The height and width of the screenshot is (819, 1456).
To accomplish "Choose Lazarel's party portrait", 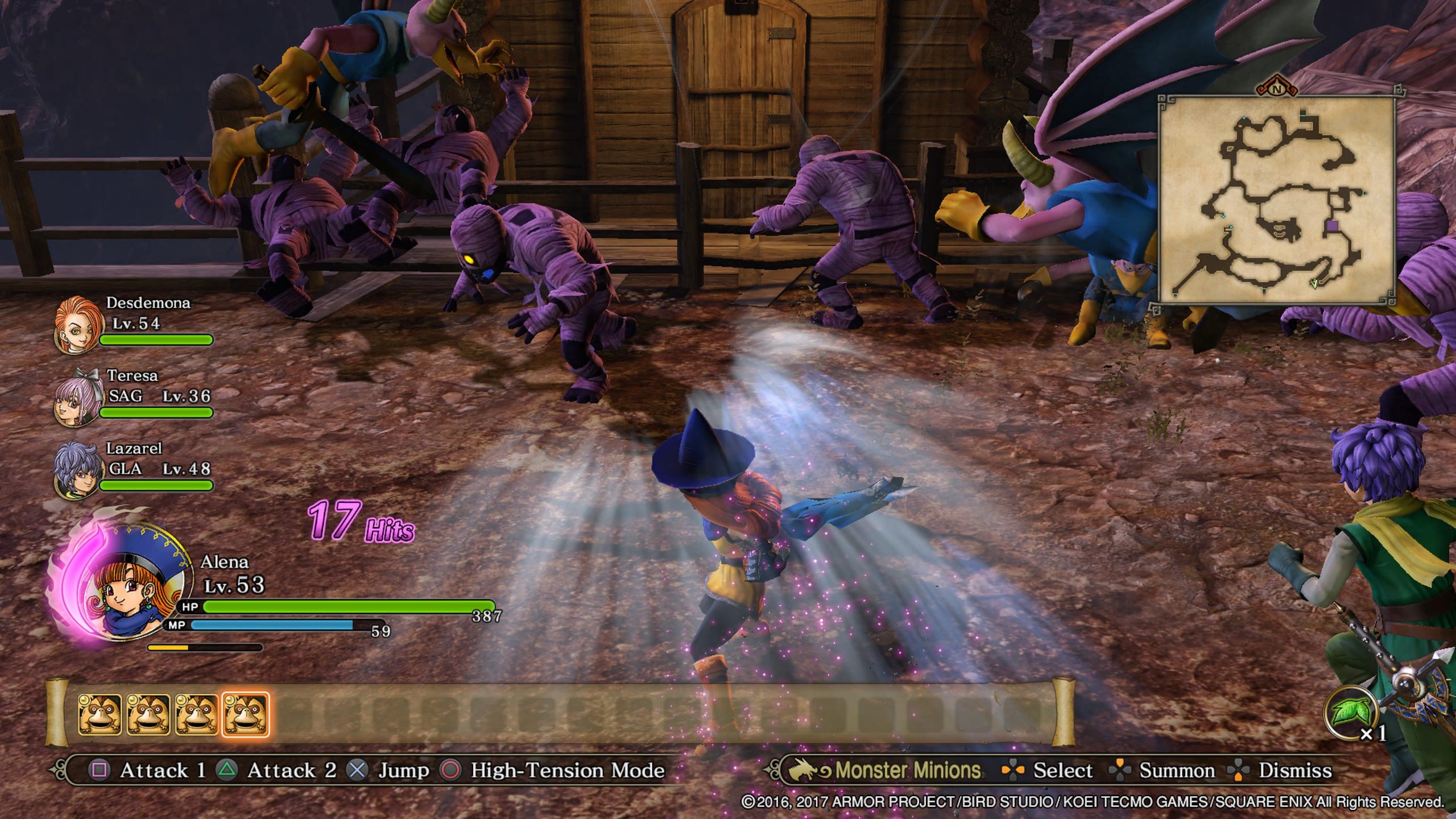I will pyautogui.click(x=77, y=471).
